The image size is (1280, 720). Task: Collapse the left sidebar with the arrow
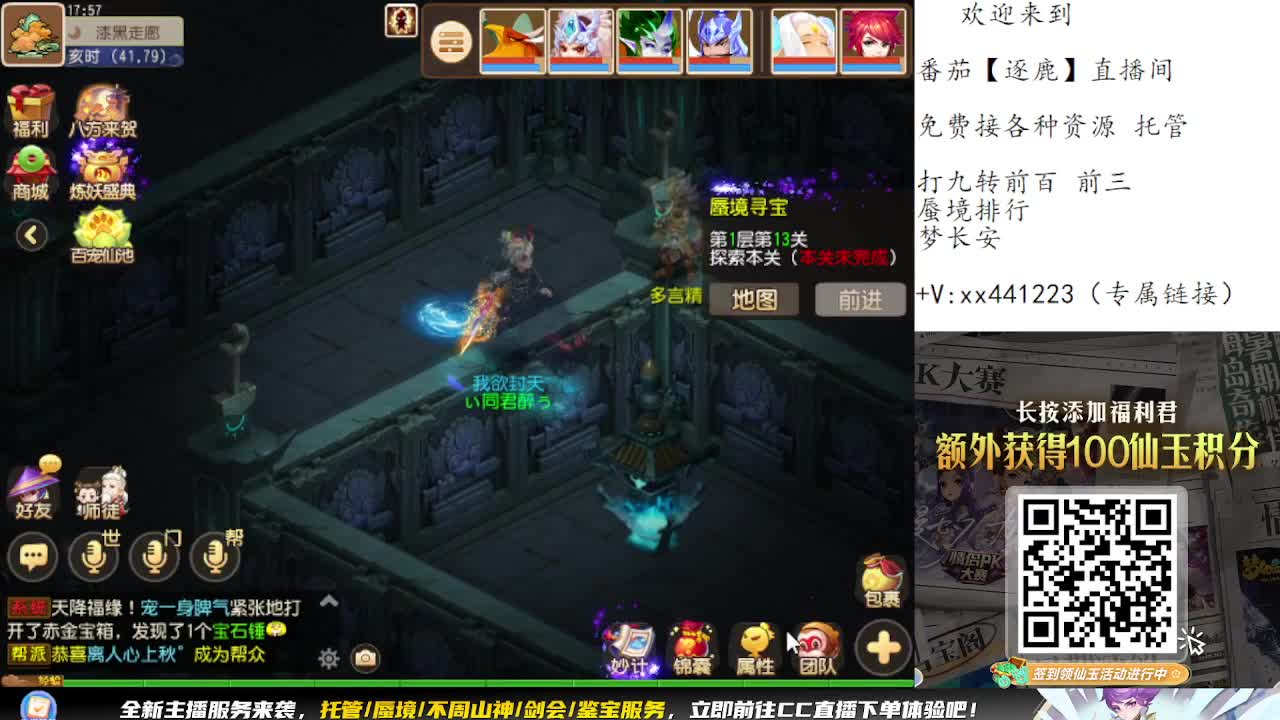click(x=31, y=232)
